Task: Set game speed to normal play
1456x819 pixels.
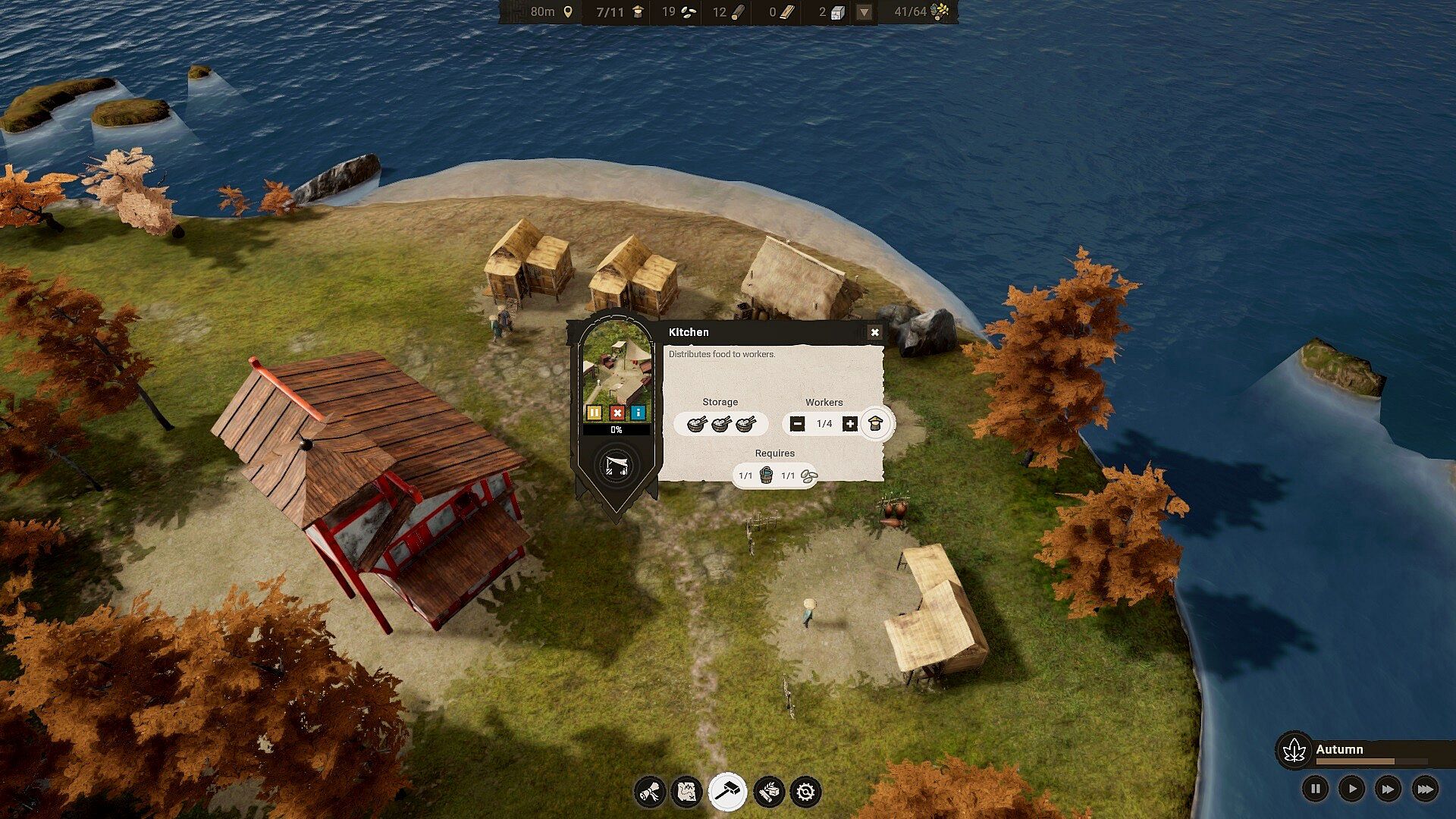Action: click(1352, 789)
